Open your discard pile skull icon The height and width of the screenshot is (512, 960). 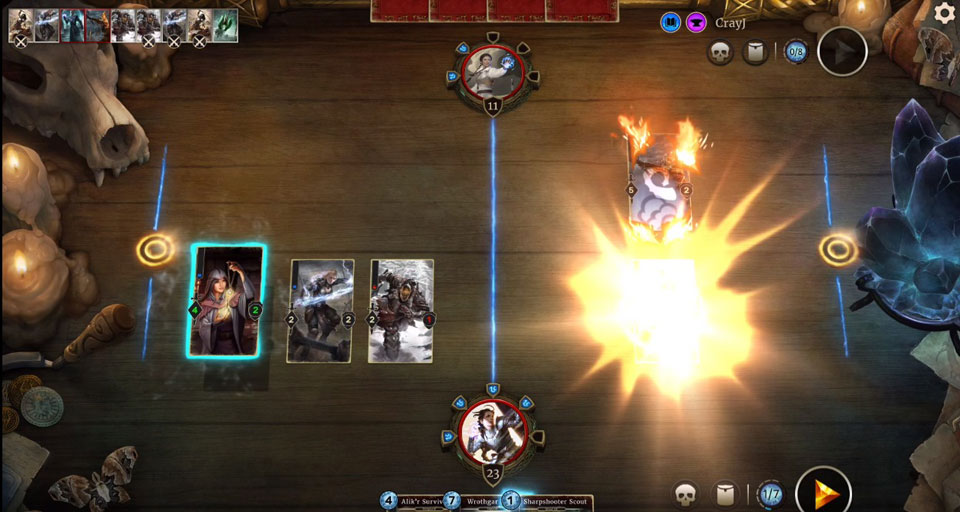coord(685,493)
